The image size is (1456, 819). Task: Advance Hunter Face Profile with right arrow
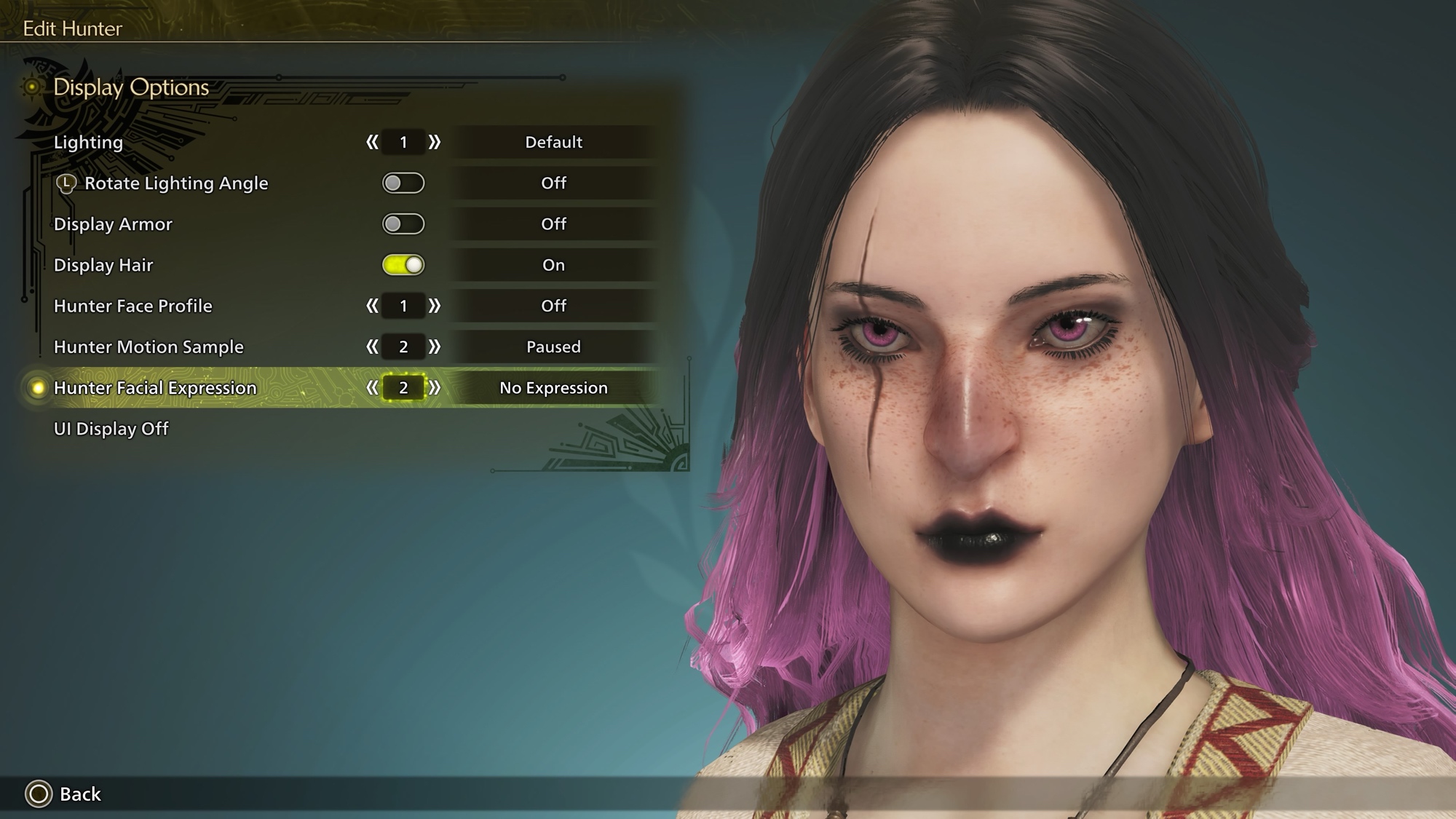435,306
